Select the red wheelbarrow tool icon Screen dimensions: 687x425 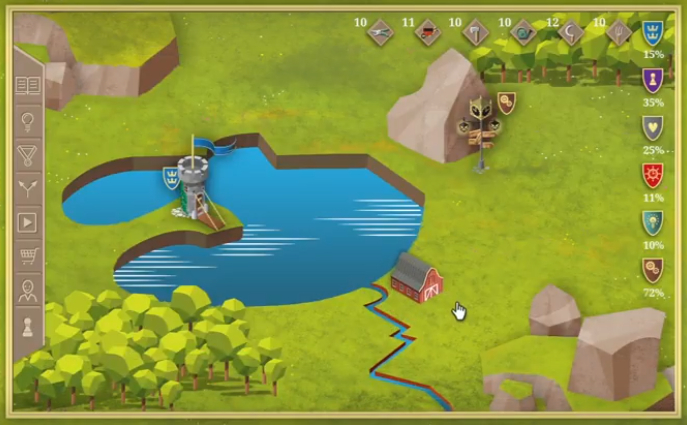click(x=428, y=32)
